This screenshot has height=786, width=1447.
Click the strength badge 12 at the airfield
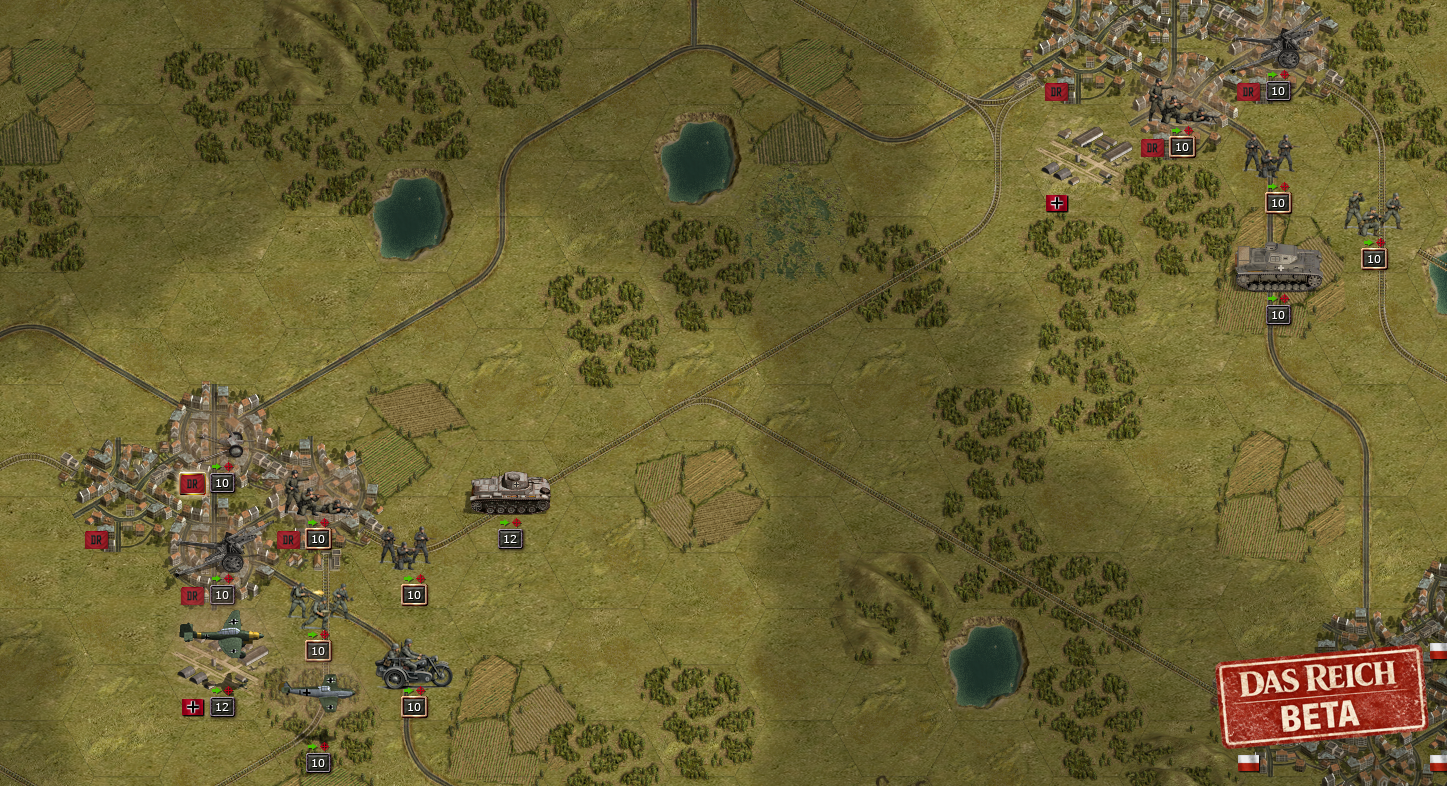pos(221,707)
